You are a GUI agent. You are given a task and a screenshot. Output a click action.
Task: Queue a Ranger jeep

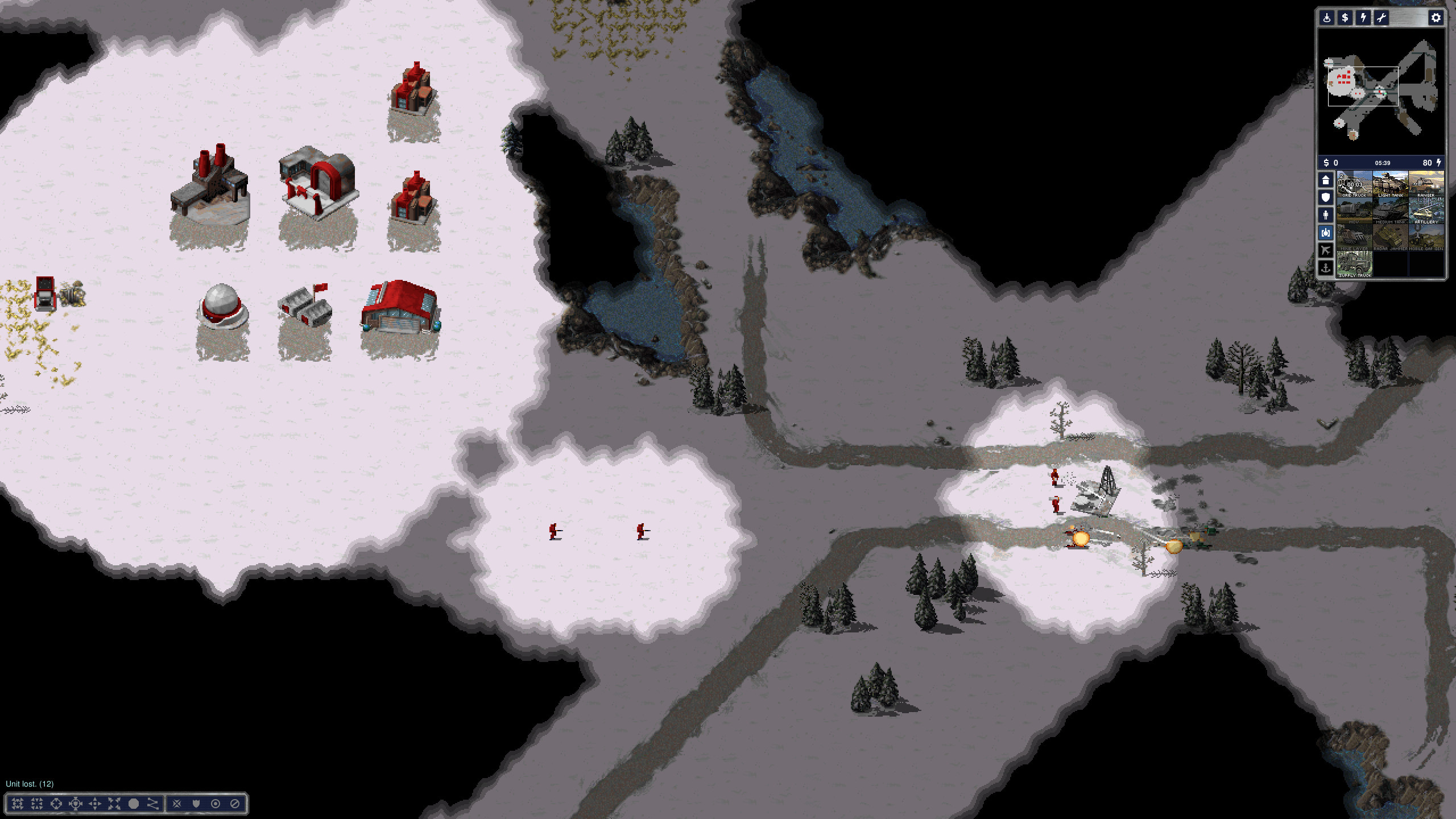[1426, 185]
